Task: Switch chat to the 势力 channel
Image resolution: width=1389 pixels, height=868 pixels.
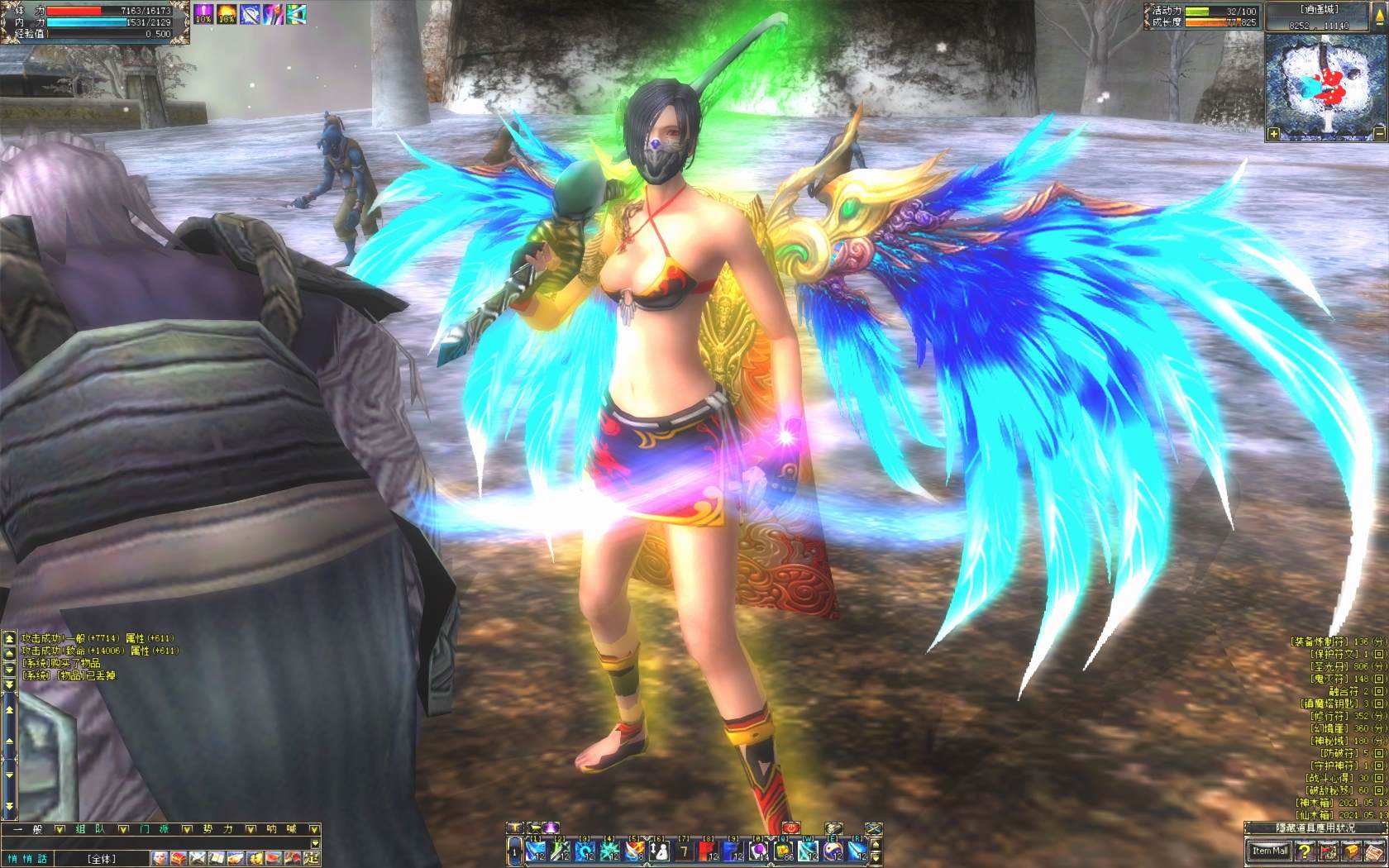Action: (217, 829)
